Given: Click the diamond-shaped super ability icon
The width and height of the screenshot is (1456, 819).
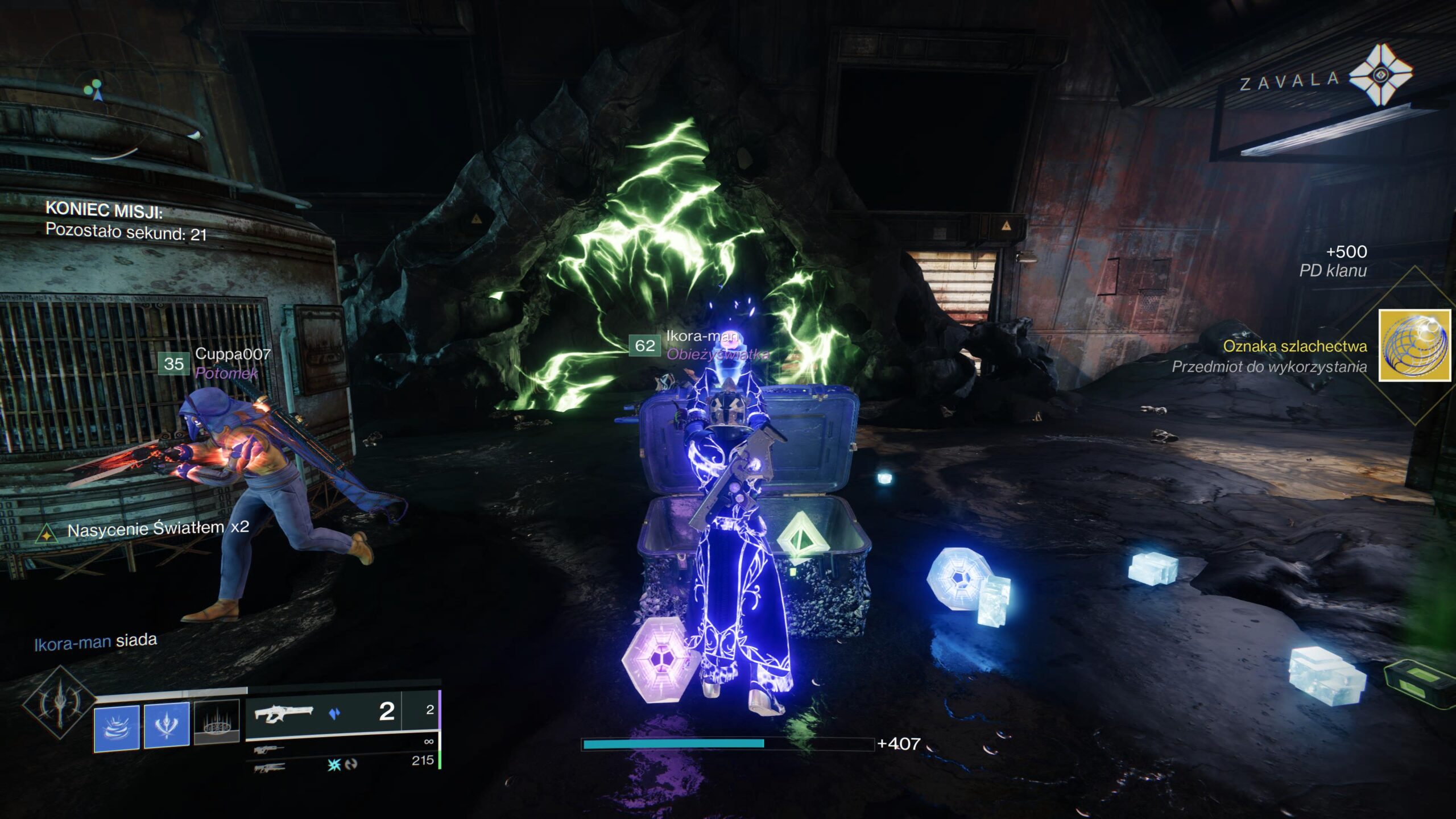Looking at the screenshot, I should [x=59, y=703].
